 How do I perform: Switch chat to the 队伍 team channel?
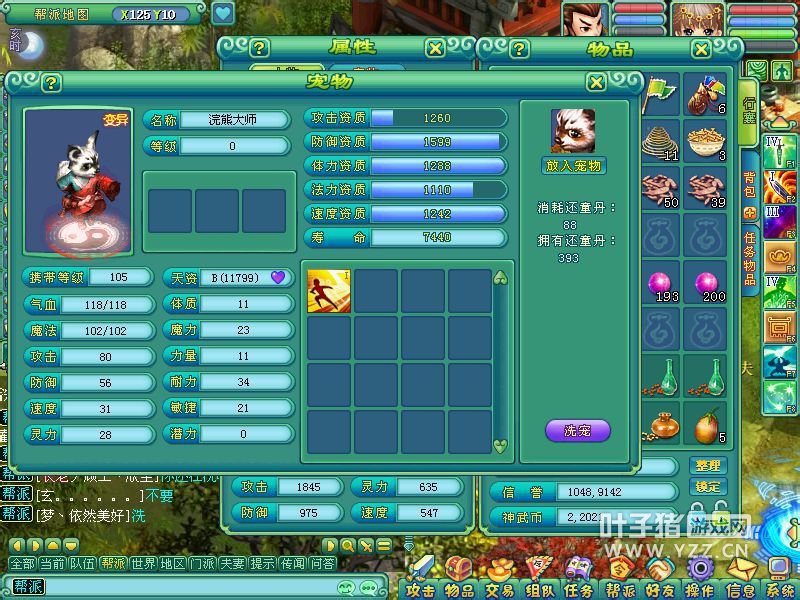pyautogui.click(x=83, y=564)
